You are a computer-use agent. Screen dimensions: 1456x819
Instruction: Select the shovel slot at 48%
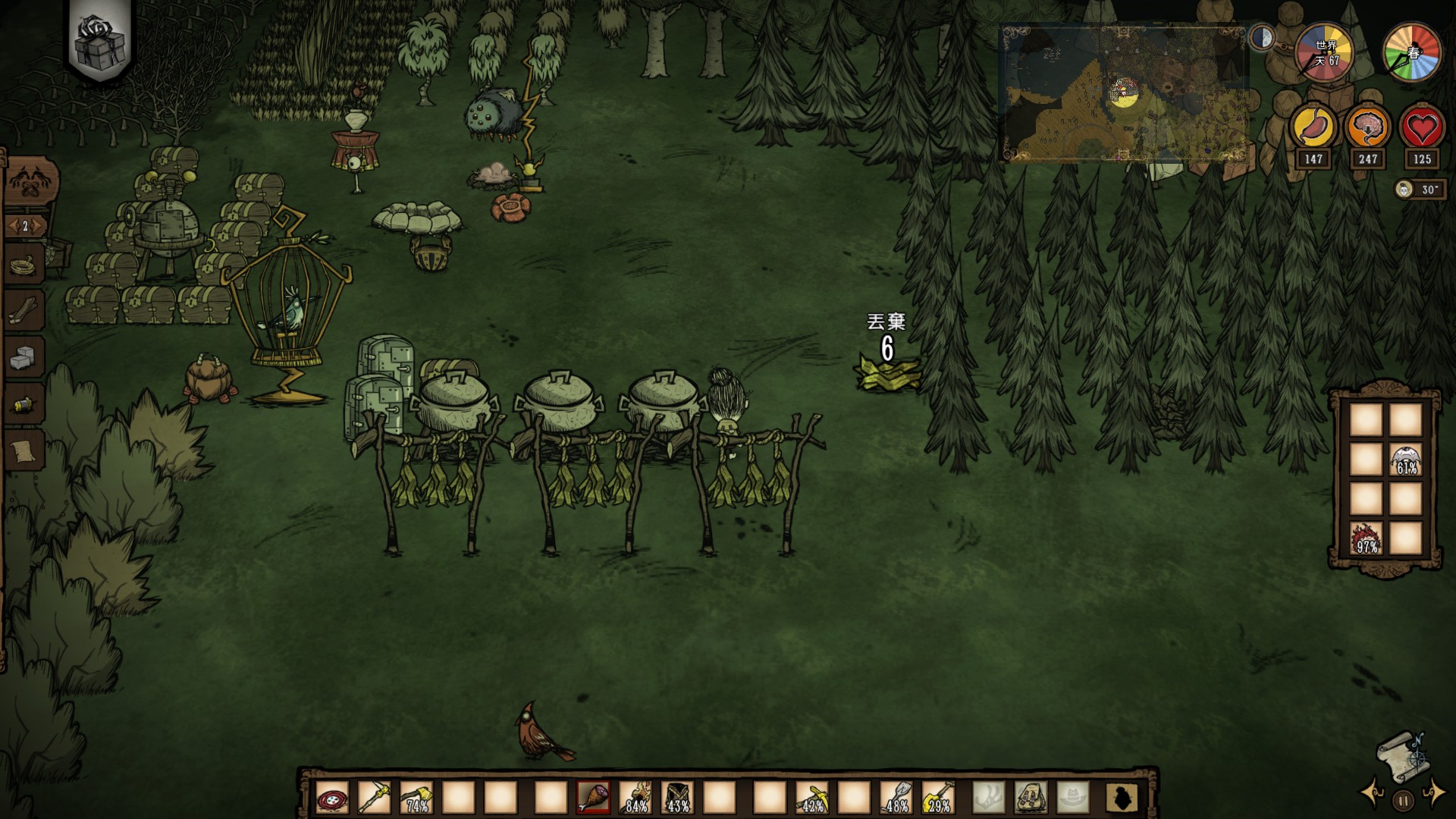[896, 798]
